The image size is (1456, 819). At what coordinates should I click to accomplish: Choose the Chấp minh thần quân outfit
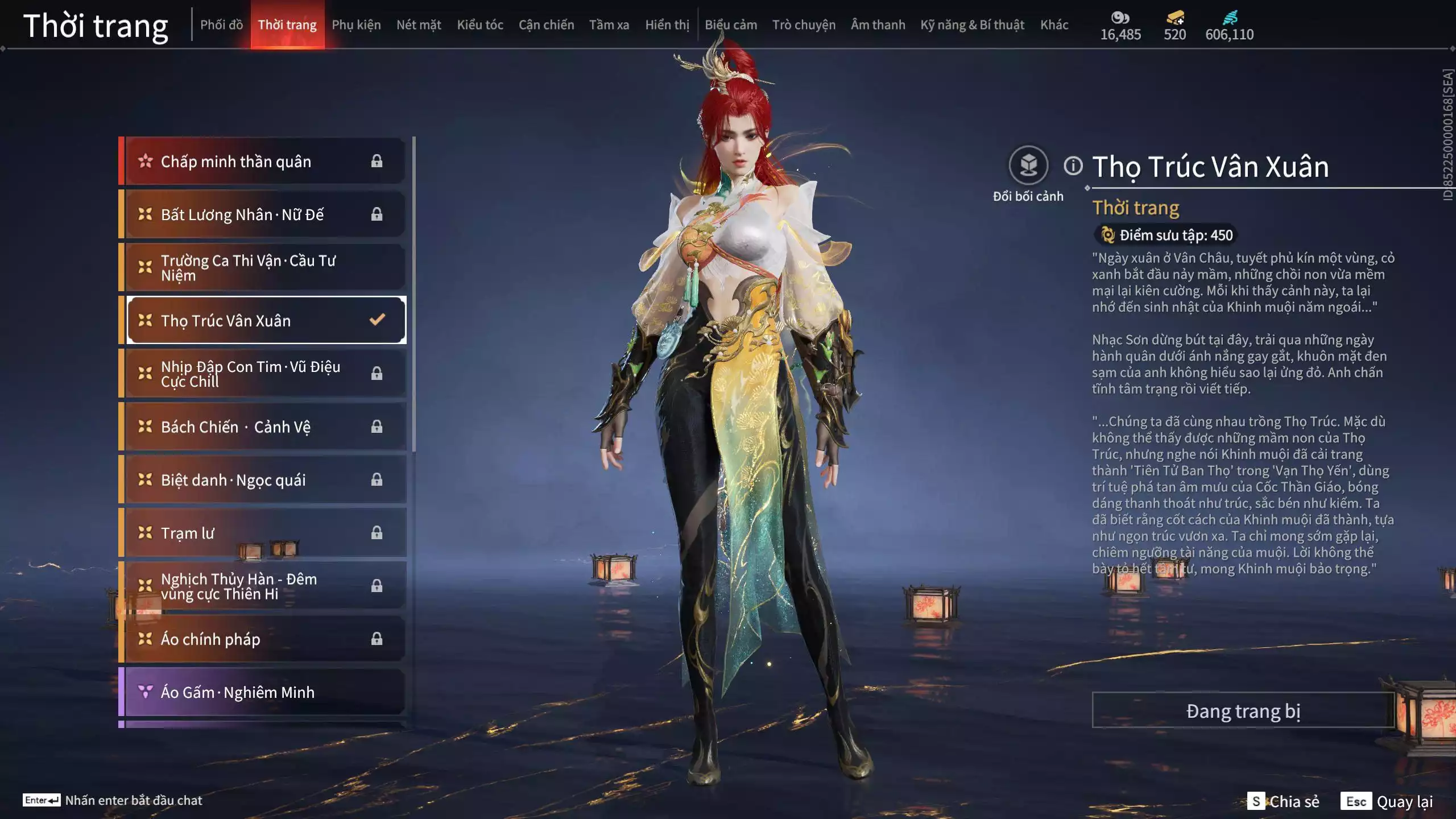point(264,162)
